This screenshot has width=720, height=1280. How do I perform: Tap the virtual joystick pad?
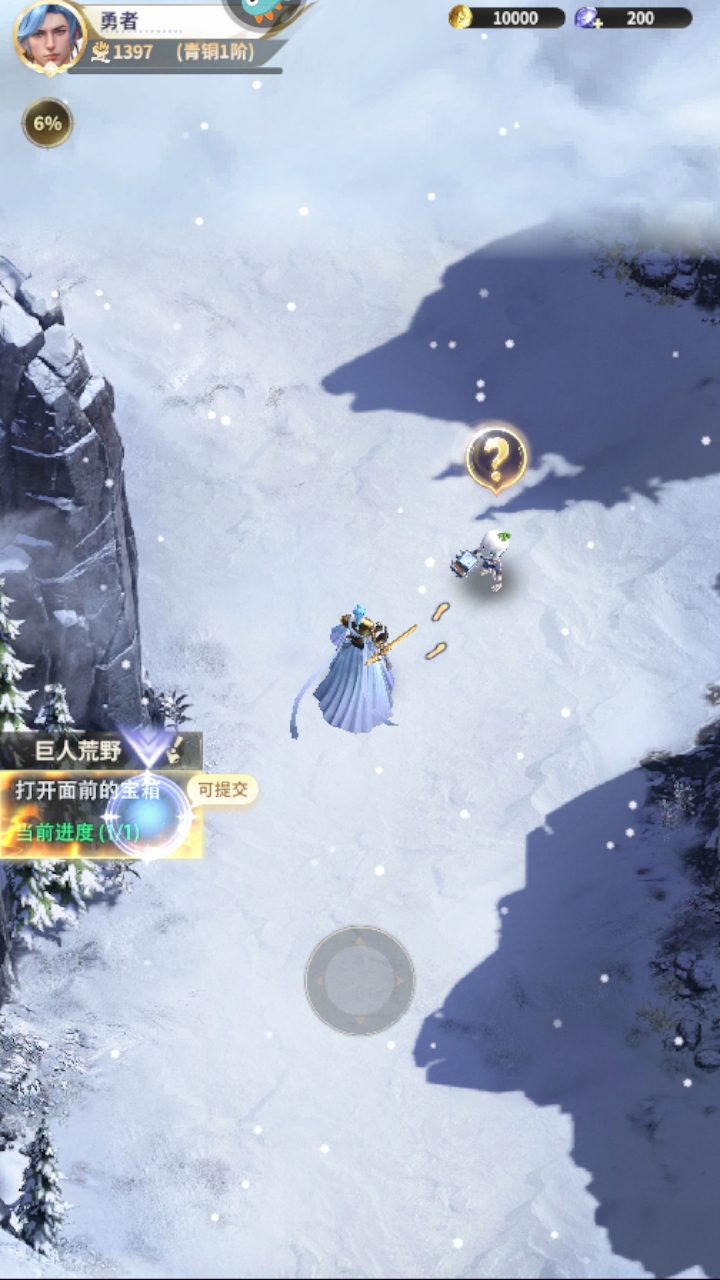click(x=360, y=980)
